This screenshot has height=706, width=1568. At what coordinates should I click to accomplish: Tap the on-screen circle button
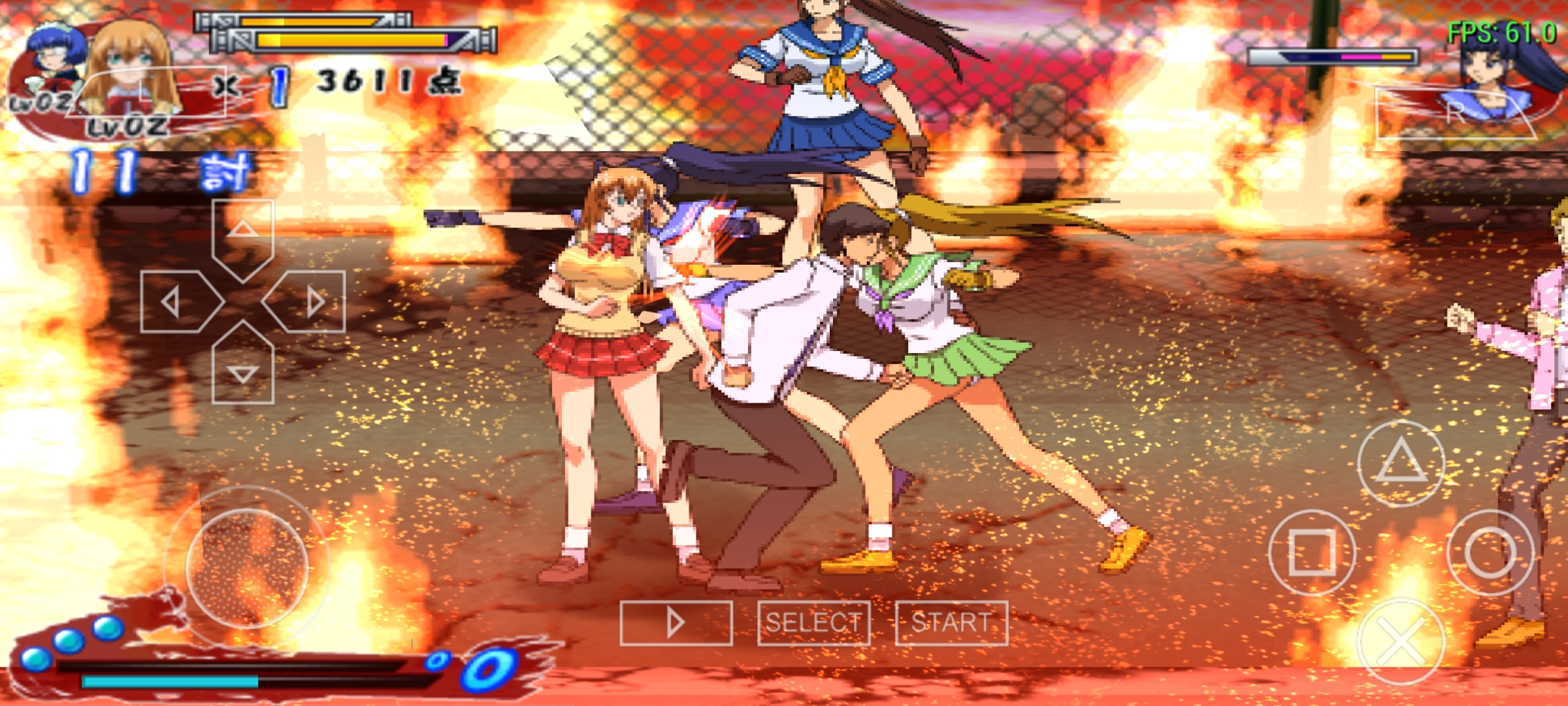click(x=1490, y=552)
